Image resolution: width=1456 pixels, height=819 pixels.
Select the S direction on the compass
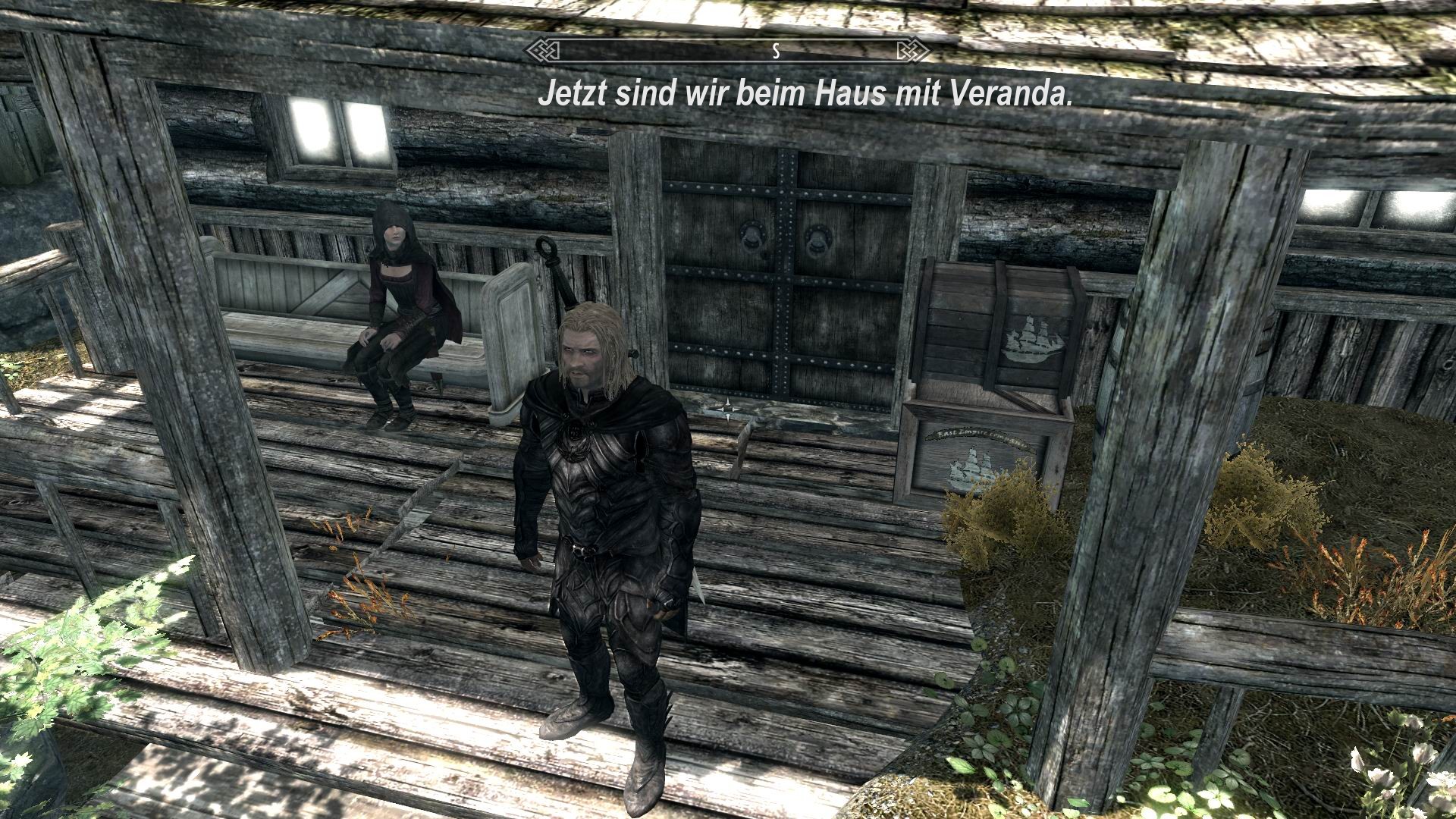click(775, 52)
